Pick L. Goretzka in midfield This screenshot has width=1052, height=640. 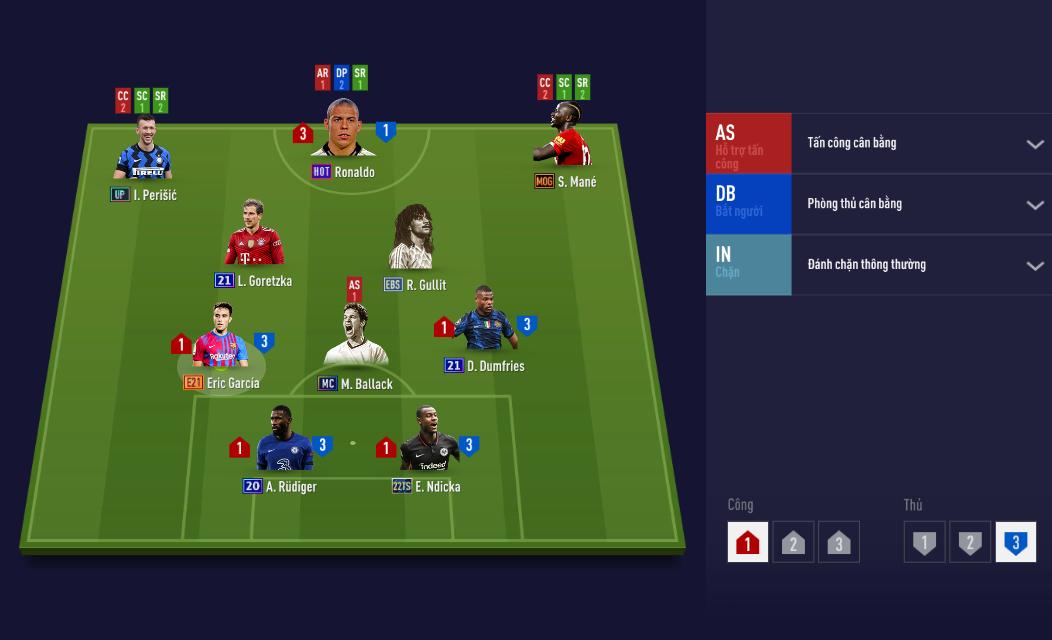(x=254, y=237)
